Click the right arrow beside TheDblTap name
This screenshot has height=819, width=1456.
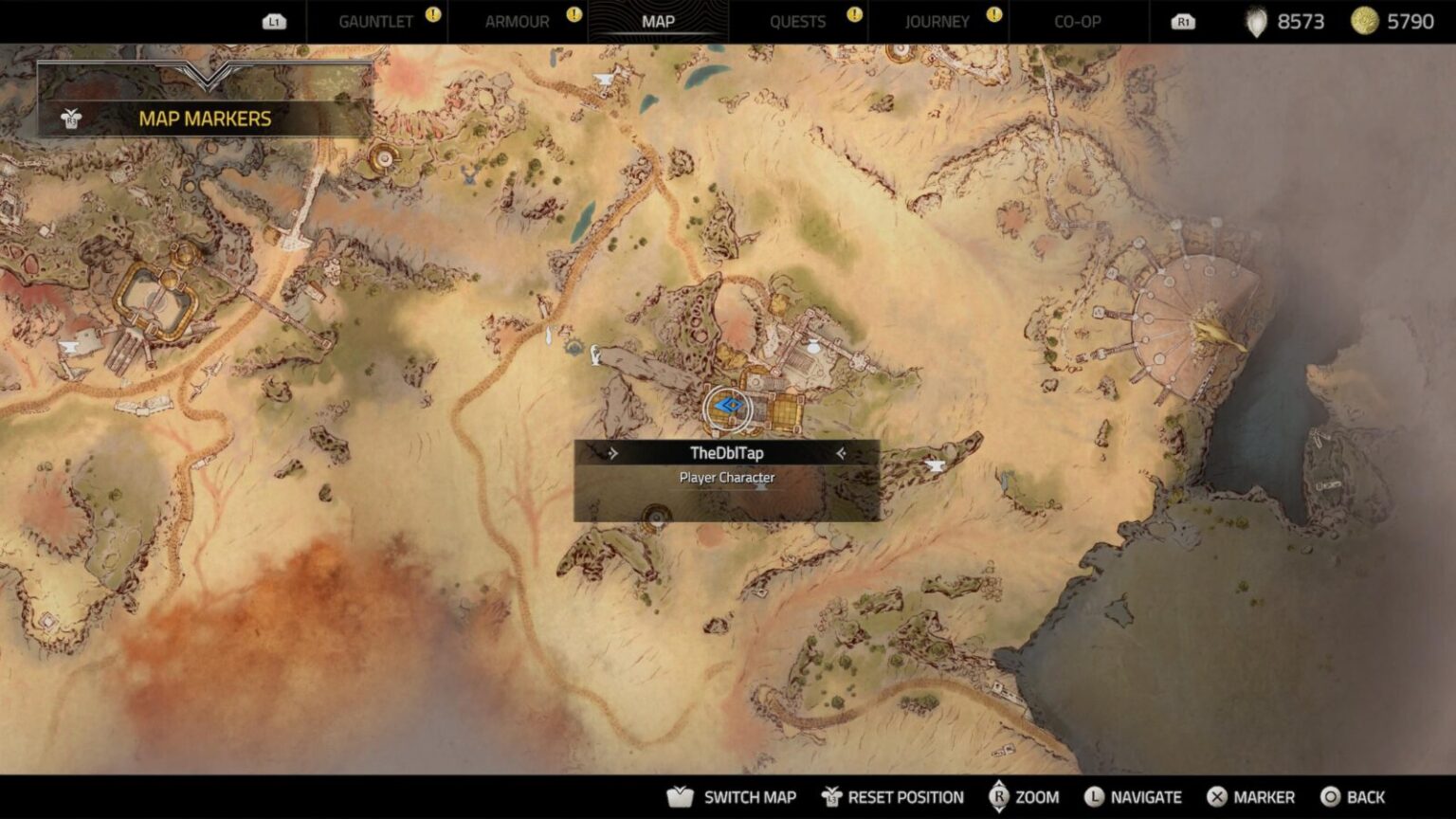coord(843,453)
